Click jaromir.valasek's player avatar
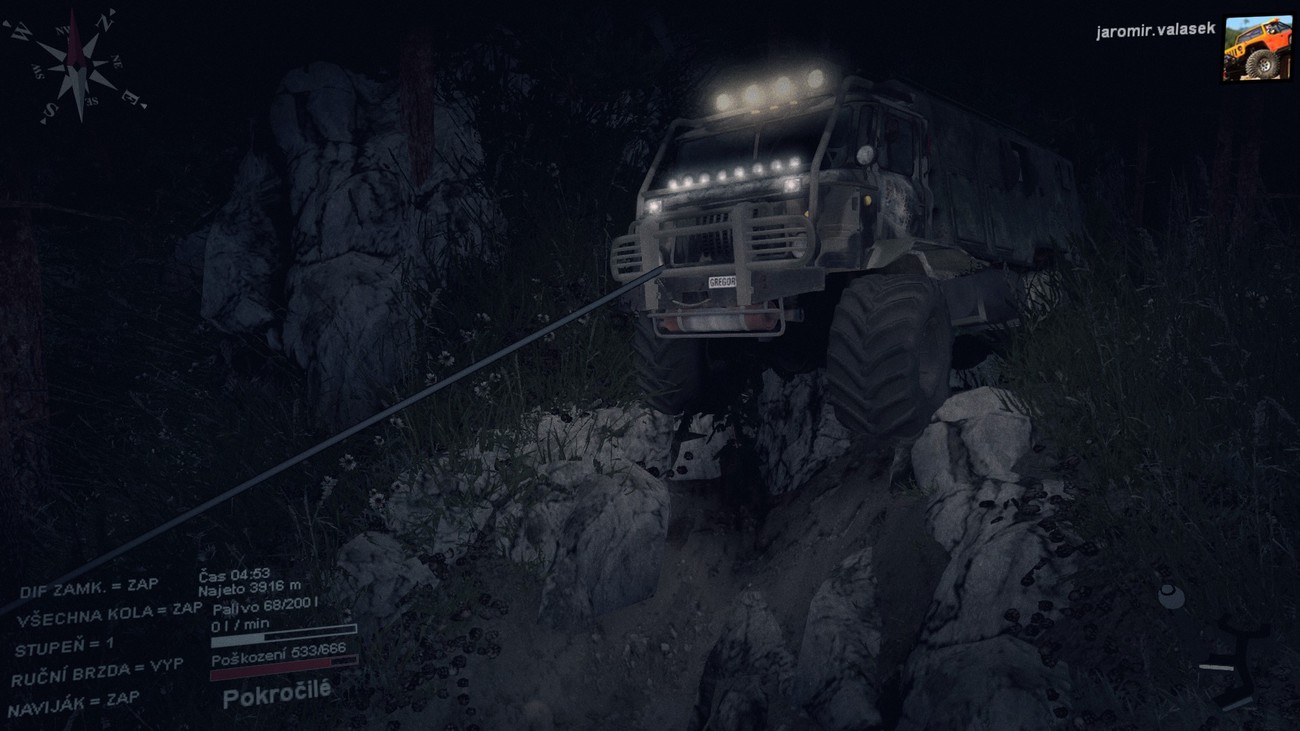The width and height of the screenshot is (1300, 731). [1256, 47]
